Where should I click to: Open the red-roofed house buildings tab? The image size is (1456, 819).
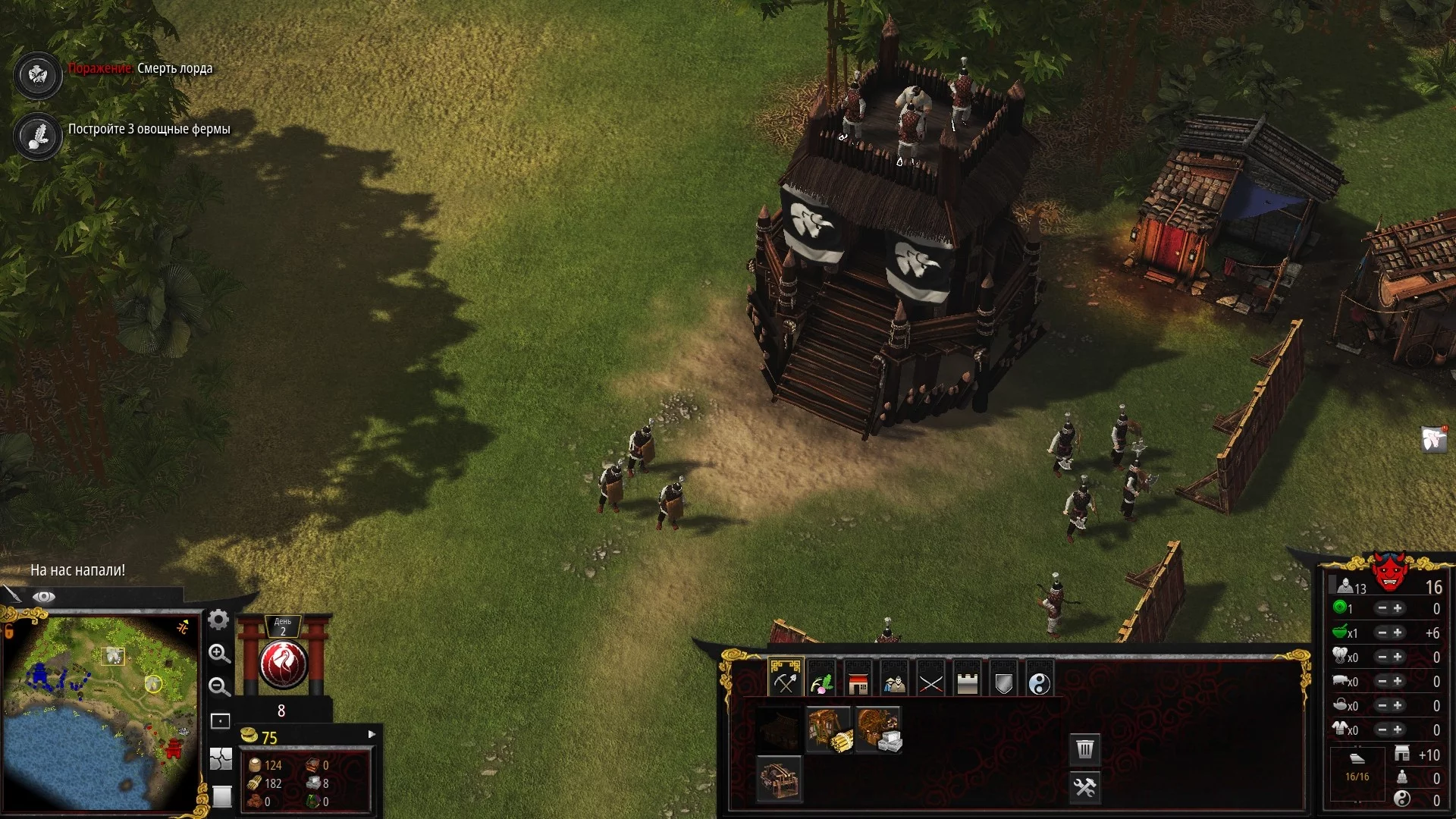coord(858,683)
